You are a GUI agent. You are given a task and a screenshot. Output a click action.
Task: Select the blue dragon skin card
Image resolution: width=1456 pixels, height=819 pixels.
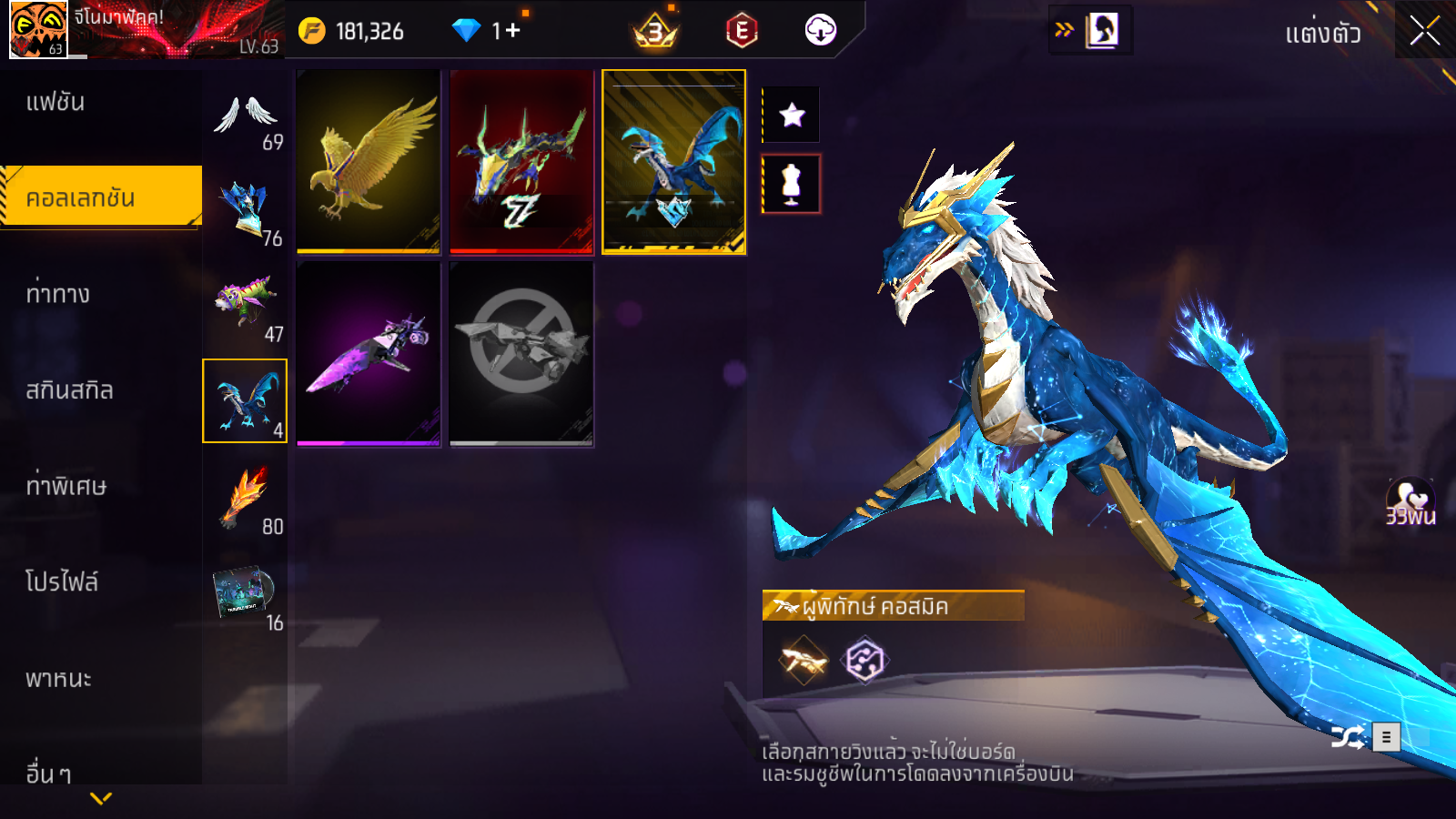point(674,161)
